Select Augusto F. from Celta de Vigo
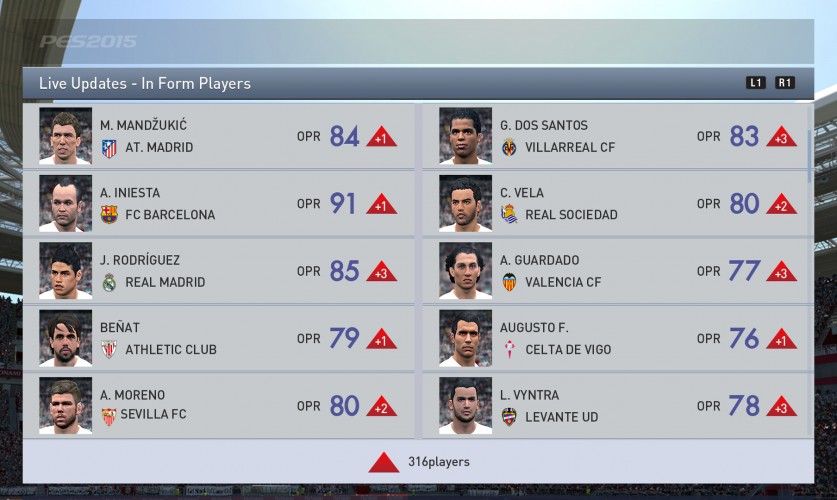Viewport: 837px width, 500px height. click(618, 338)
